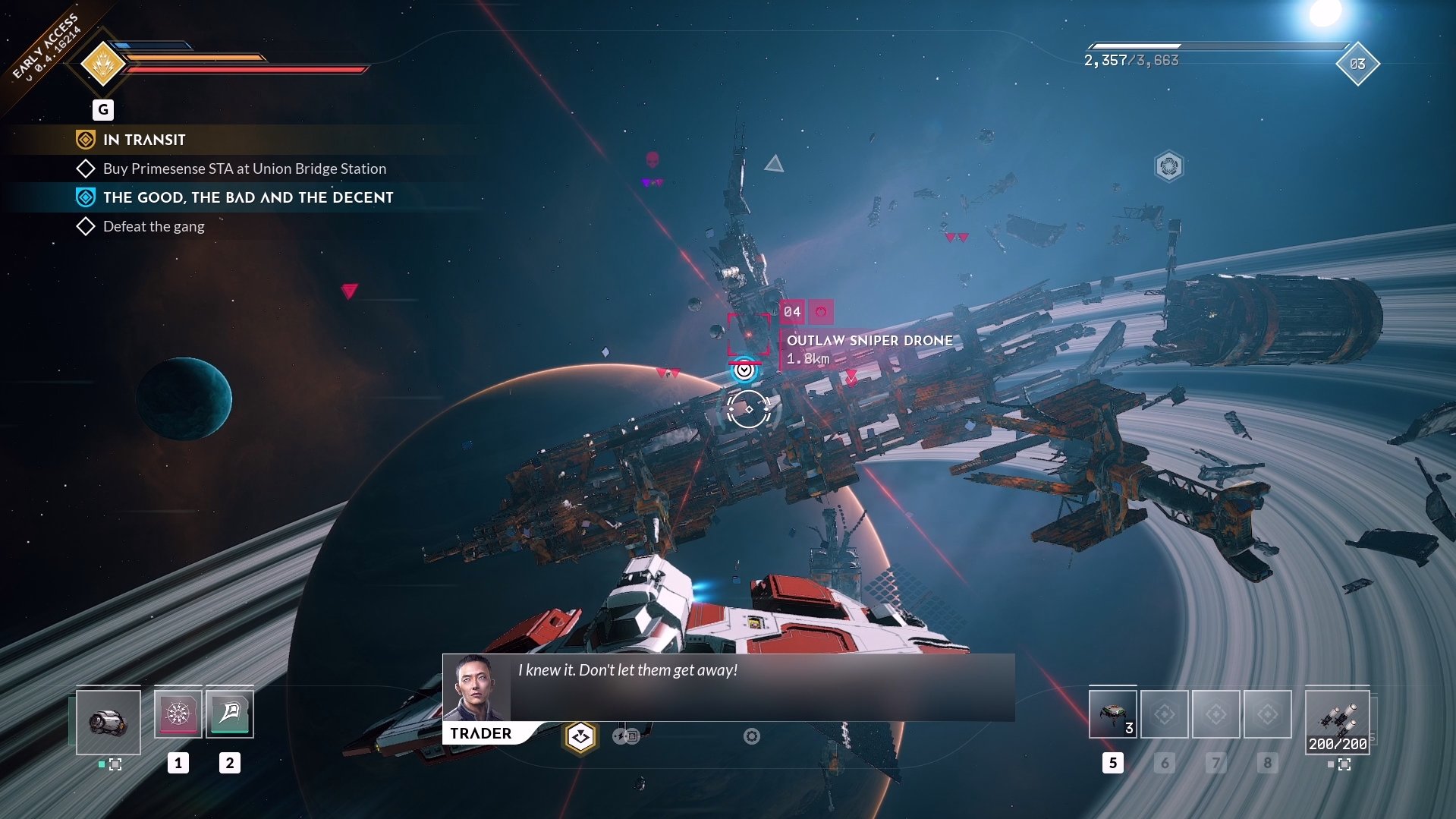Viewport: 1456px width, 819px height.
Task: Click the hexagonal ship mode icon near Trader
Action: 580,736
